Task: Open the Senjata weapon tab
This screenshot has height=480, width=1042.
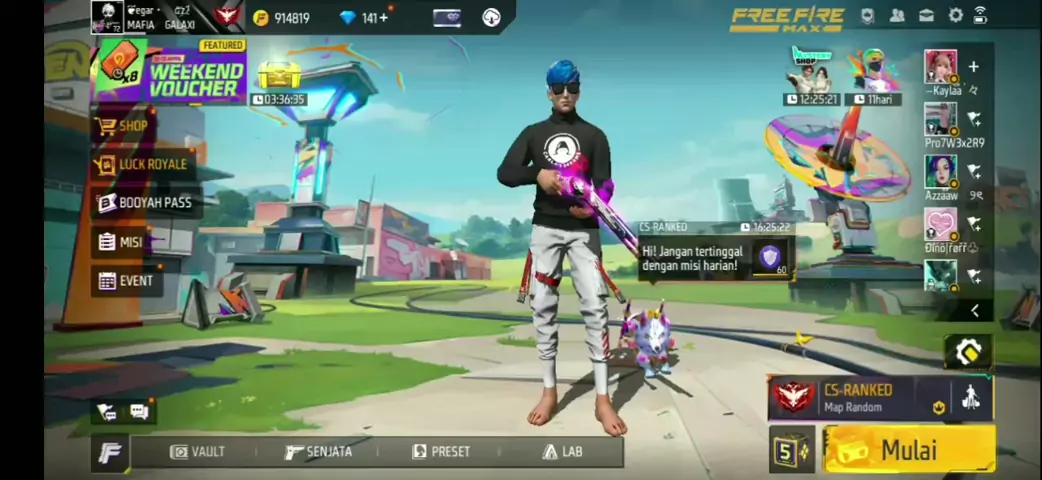Action: (318, 452)
